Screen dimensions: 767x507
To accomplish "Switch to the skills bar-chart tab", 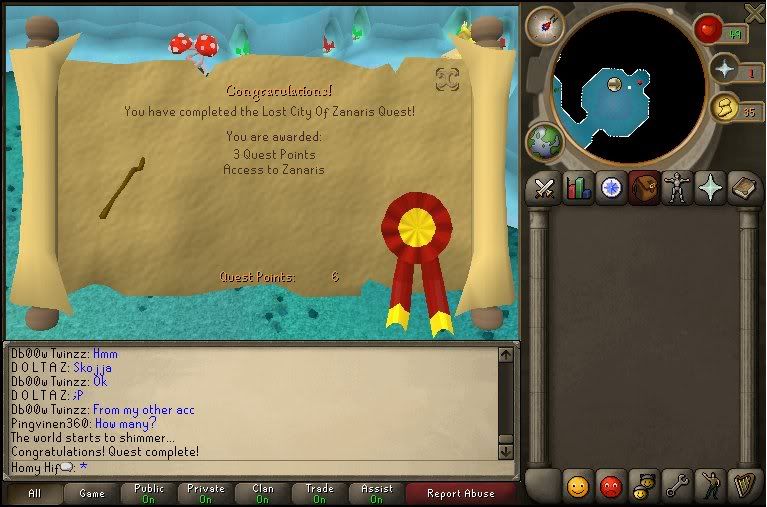I will click(x=577, y=188).
